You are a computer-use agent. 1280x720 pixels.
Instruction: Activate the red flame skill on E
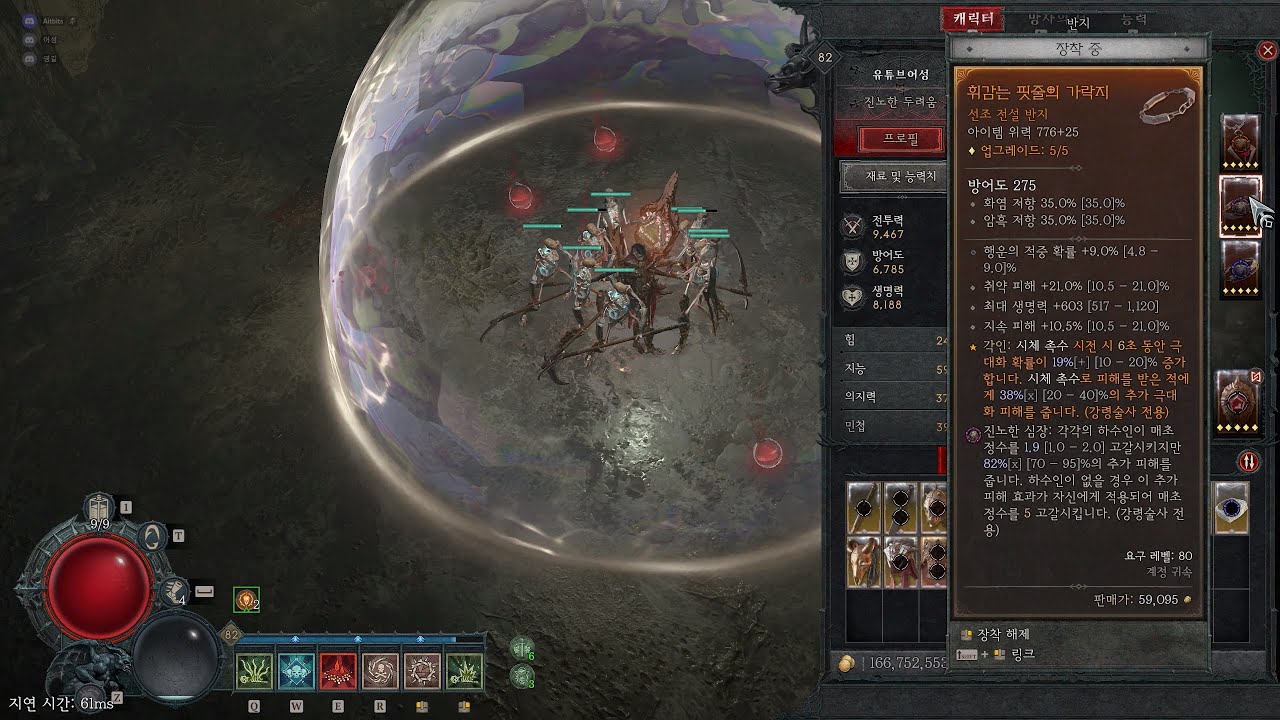click(x=338, y=671)
